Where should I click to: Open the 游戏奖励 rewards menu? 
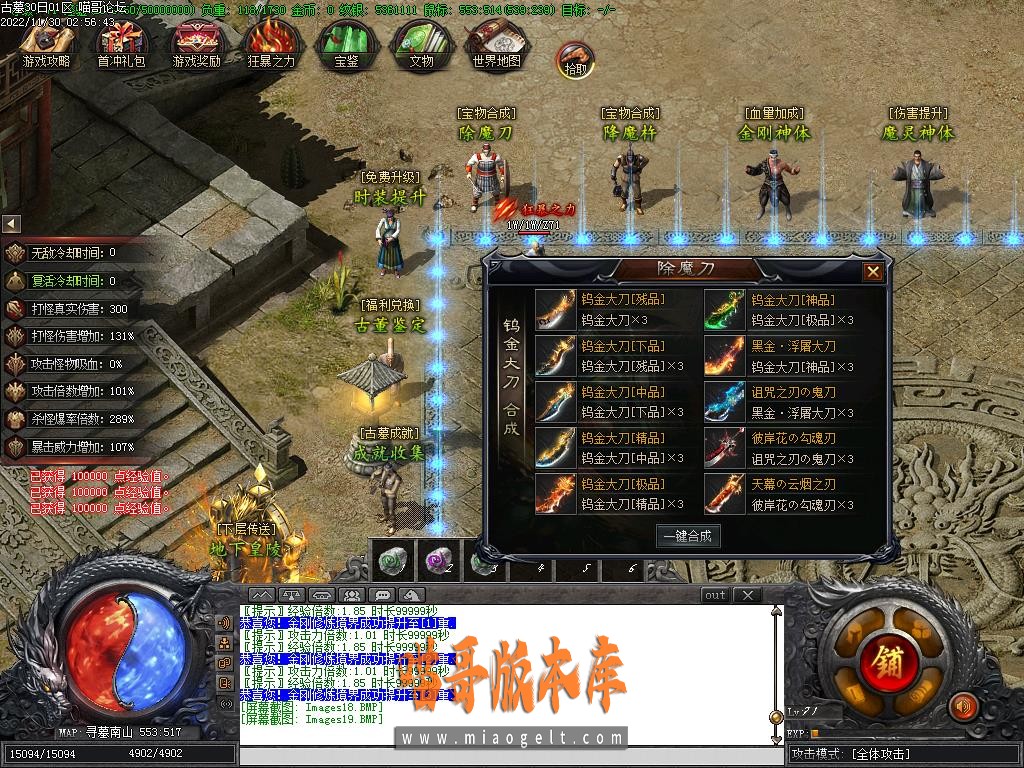click(x=196, y=44)
